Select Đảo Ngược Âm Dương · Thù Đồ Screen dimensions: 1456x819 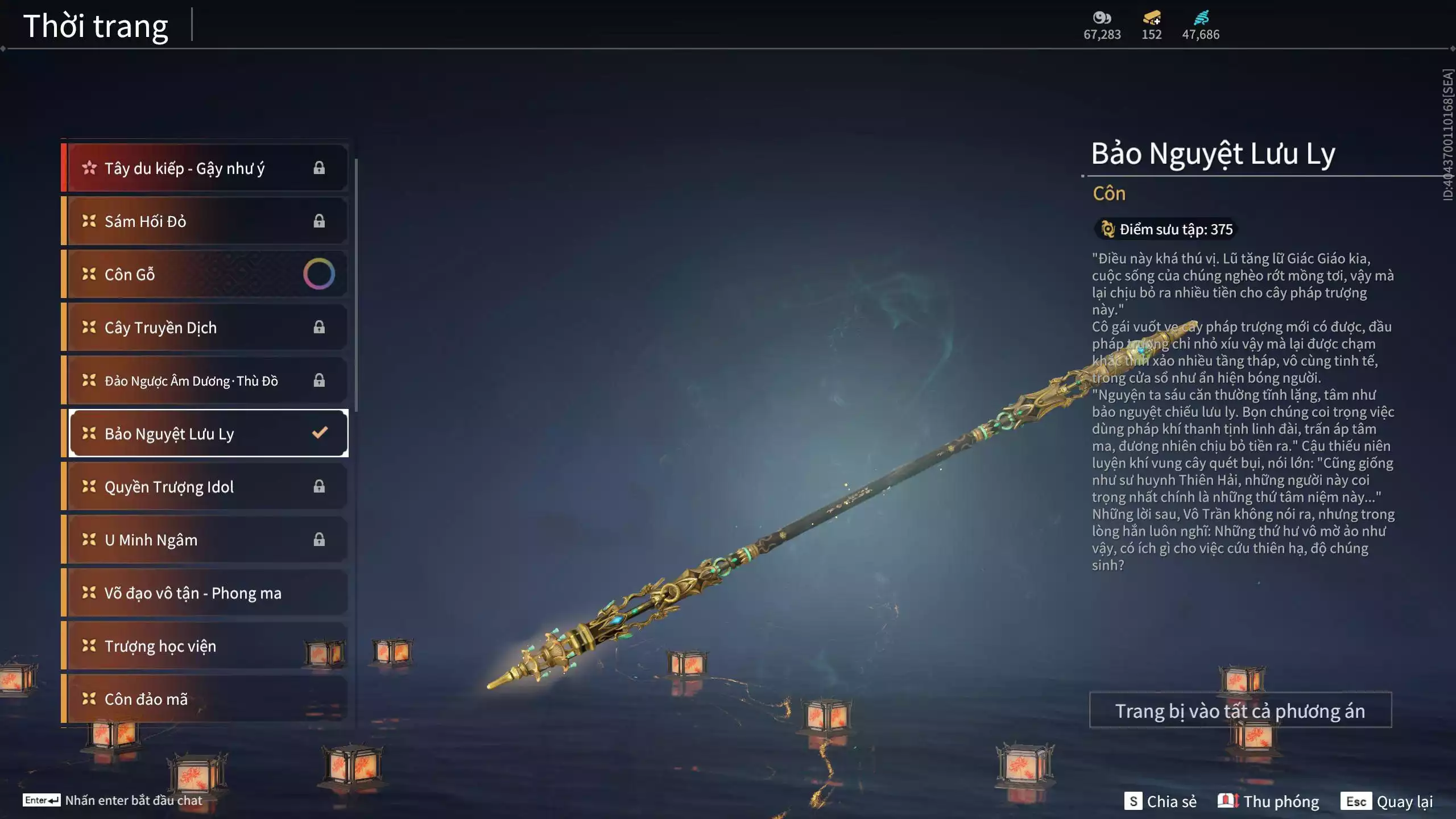tap(205, 380)
